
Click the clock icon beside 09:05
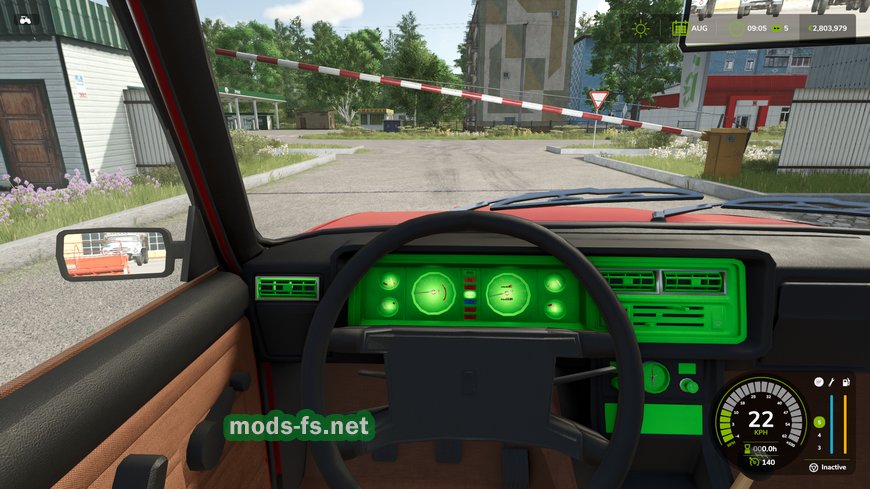734,28
